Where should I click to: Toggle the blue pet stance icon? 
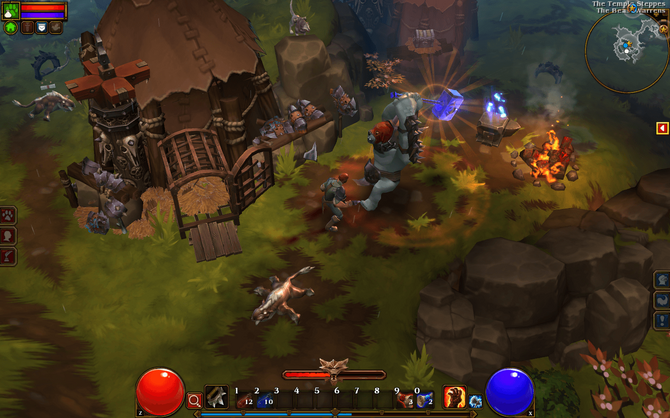click(41, 28)
